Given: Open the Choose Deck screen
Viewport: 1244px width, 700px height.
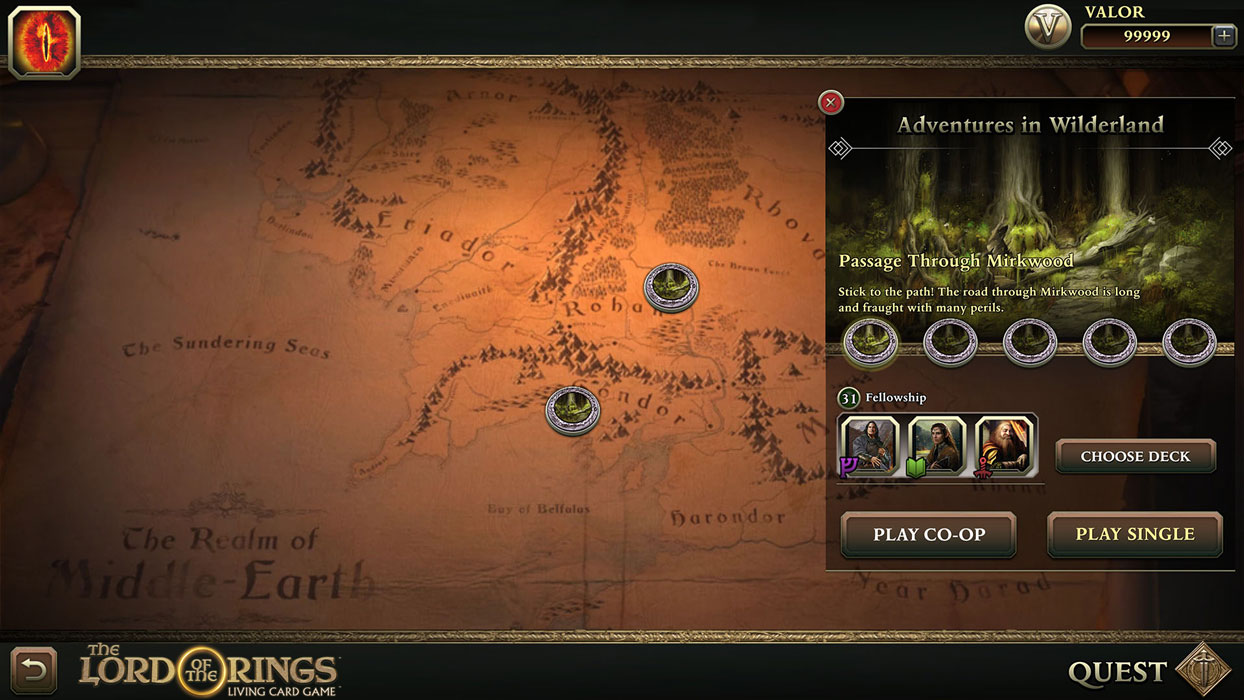Looking at the screenshot, I should click(x=1135, y=456).
